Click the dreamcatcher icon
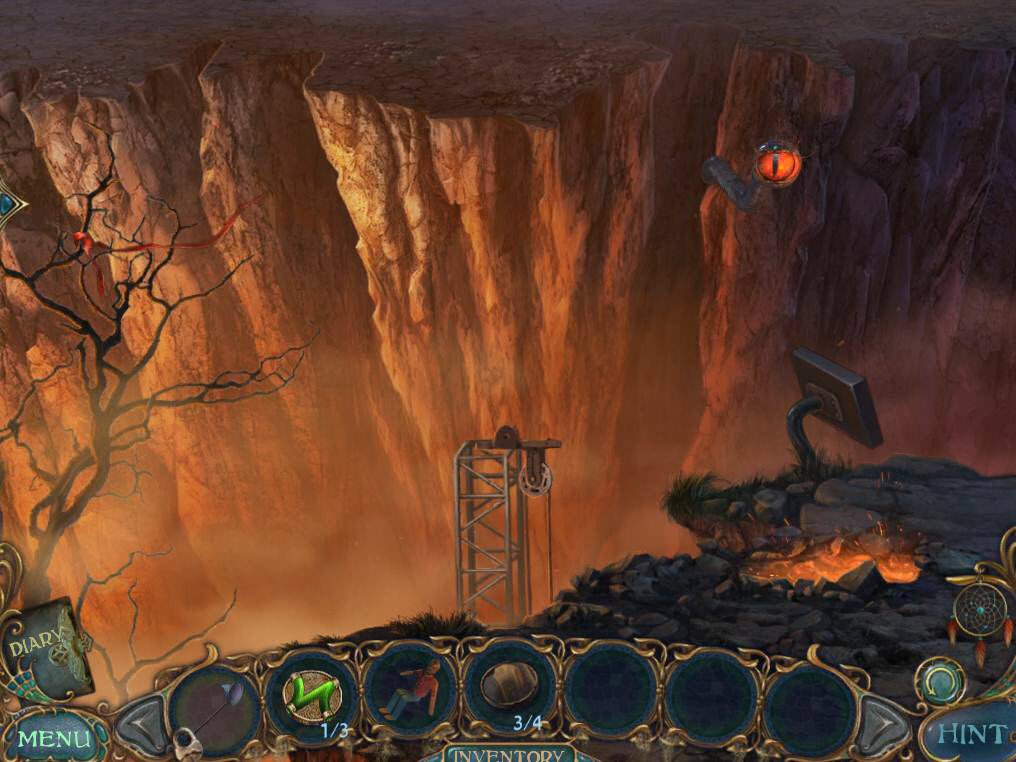 [979, 611]
